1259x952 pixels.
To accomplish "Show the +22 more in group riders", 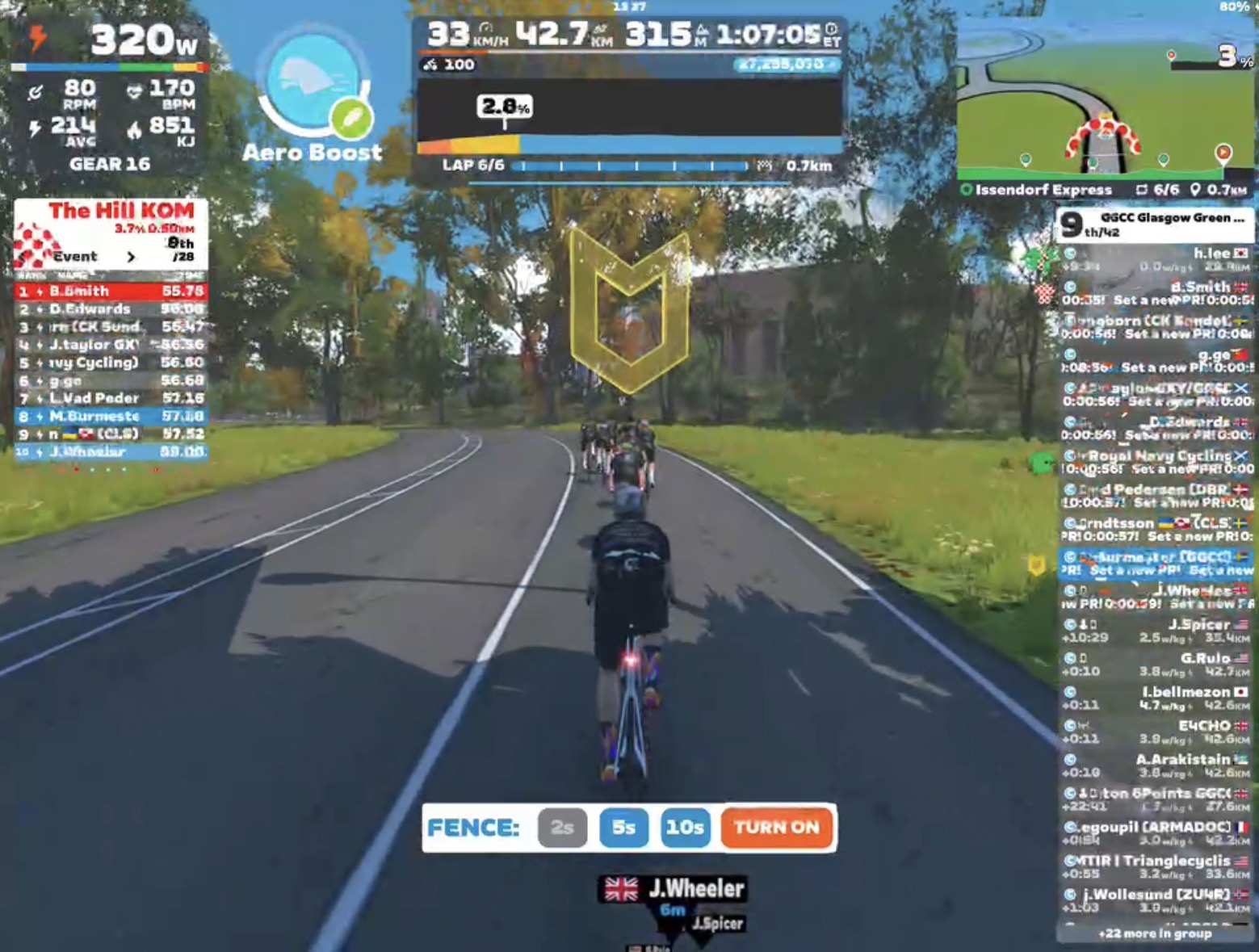I will point(1155,933).
